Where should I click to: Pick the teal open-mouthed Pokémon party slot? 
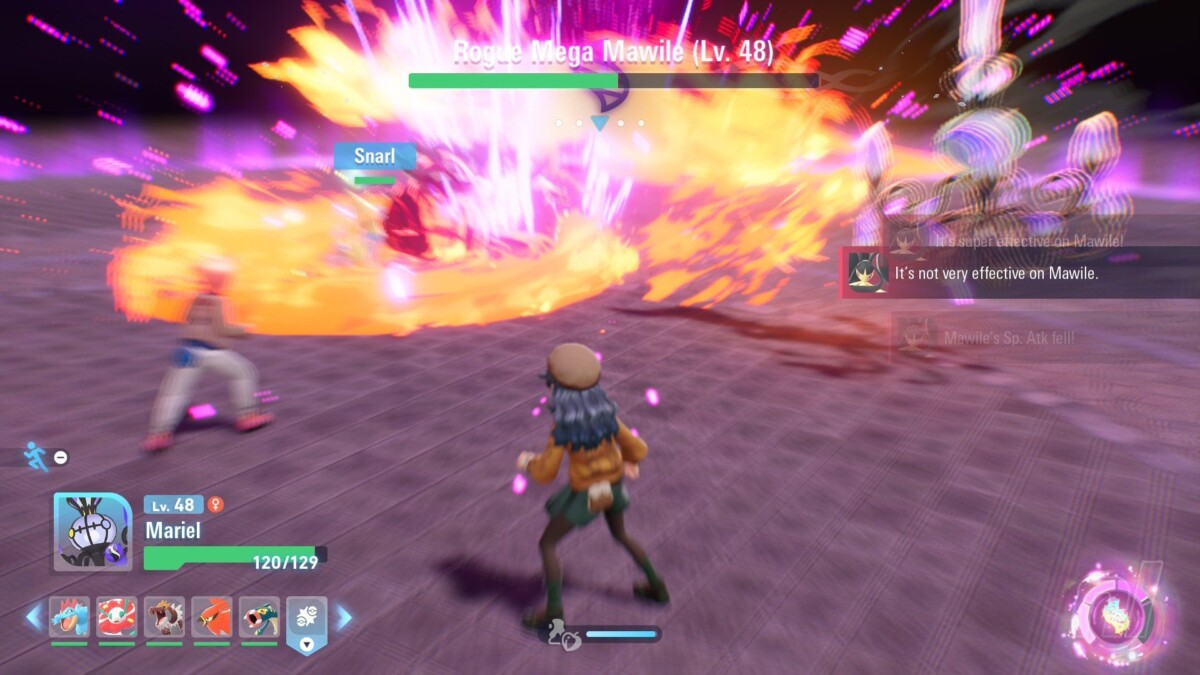tap(259, 617)
